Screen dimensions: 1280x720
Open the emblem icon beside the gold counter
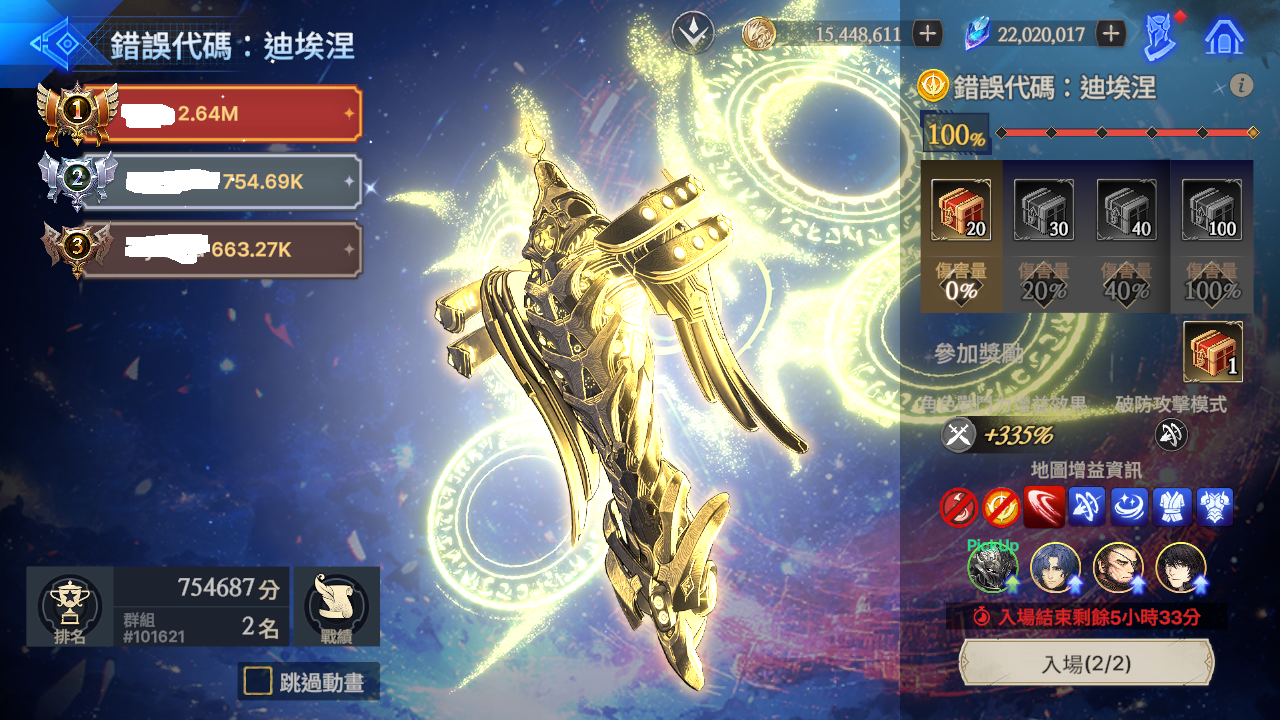click(x=691, y=33)
